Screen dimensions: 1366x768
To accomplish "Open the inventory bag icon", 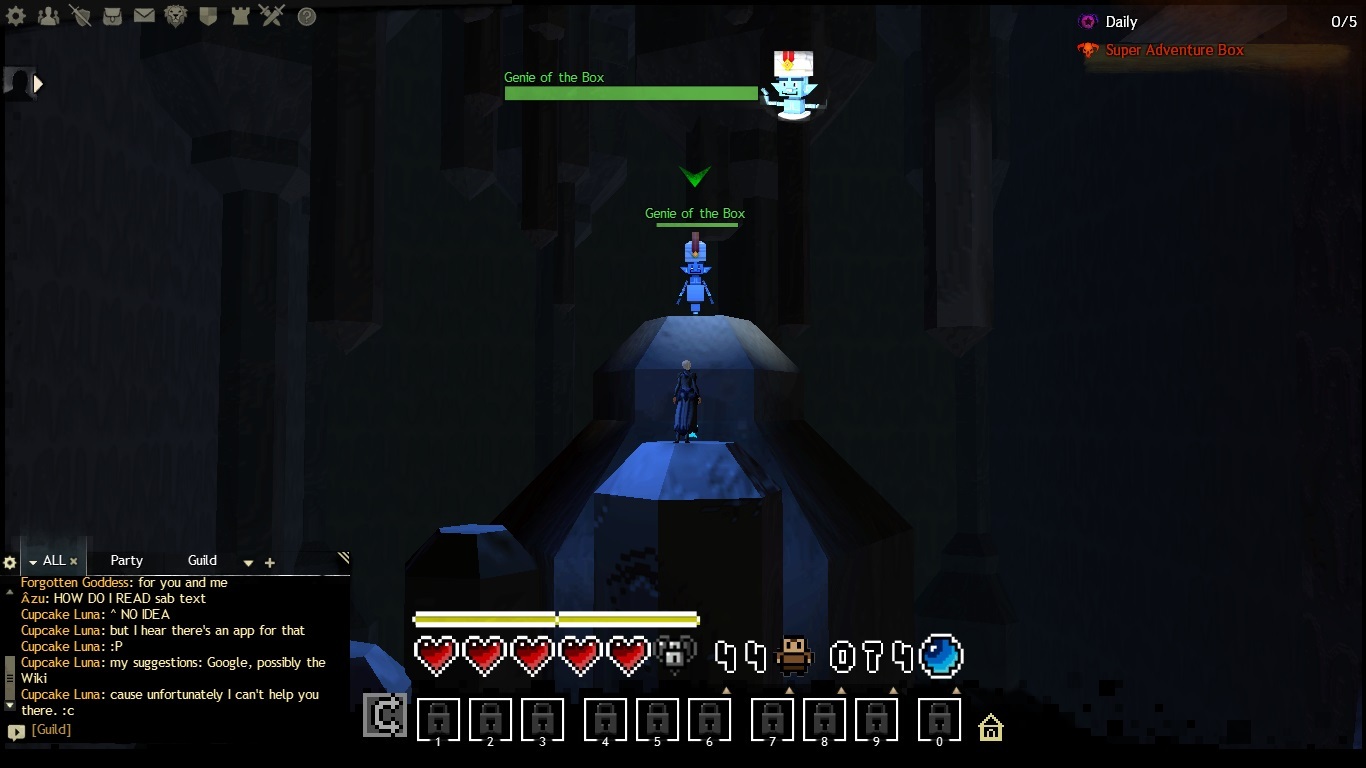I will [112, 16].
